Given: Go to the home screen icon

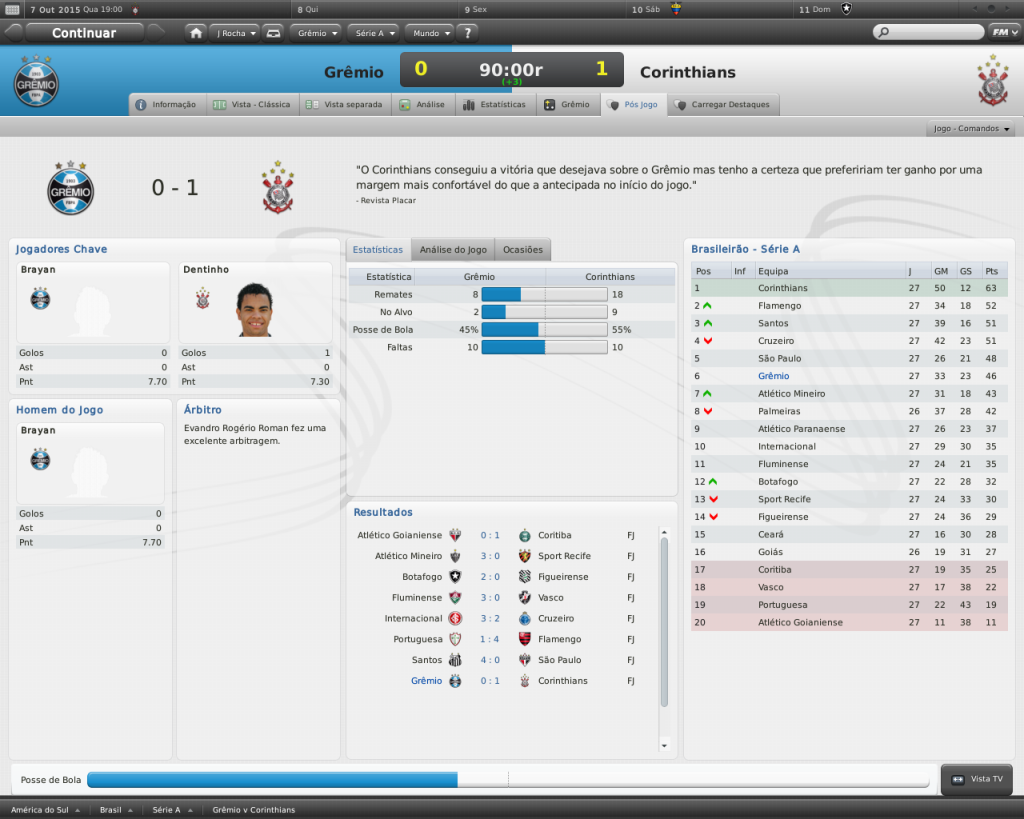Looking at the screenshot, I should click(196, 33).
